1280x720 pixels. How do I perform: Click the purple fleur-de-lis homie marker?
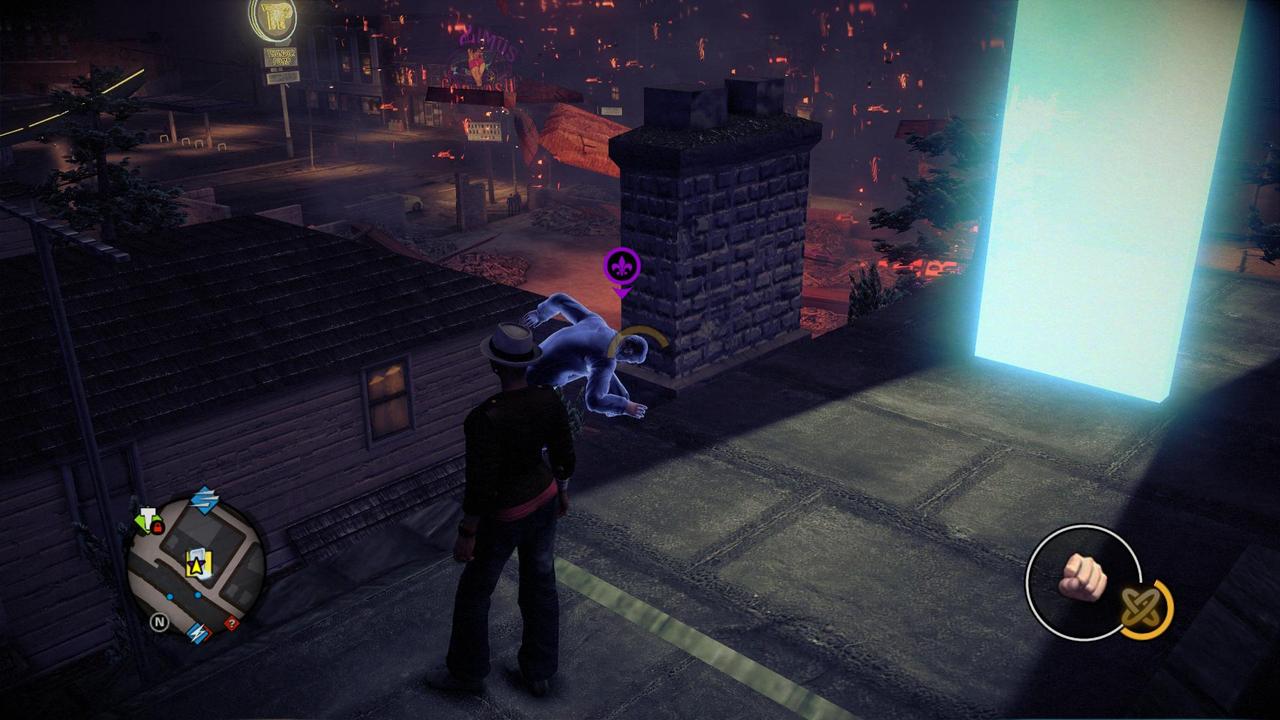tap(621, 268)
